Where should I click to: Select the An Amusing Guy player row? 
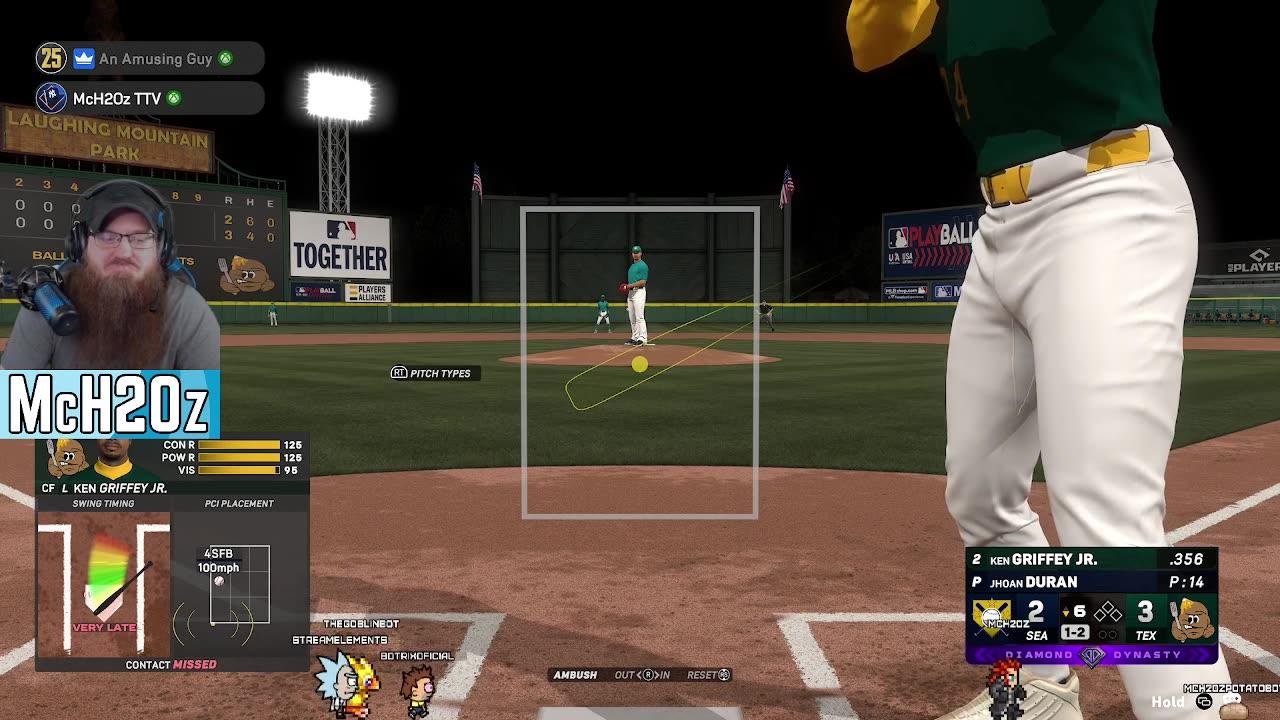click(150, 59)
